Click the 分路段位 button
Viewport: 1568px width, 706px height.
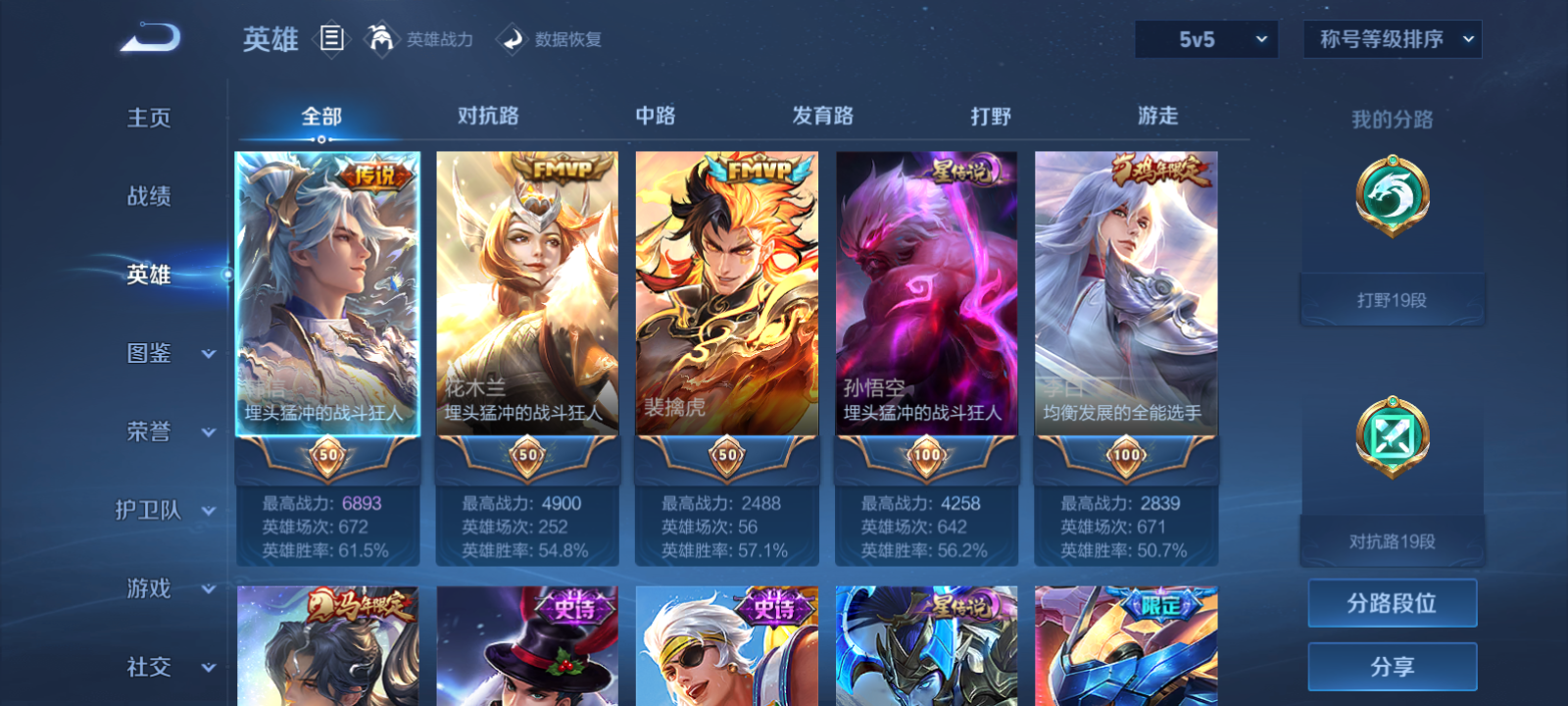pos(1392,603)
